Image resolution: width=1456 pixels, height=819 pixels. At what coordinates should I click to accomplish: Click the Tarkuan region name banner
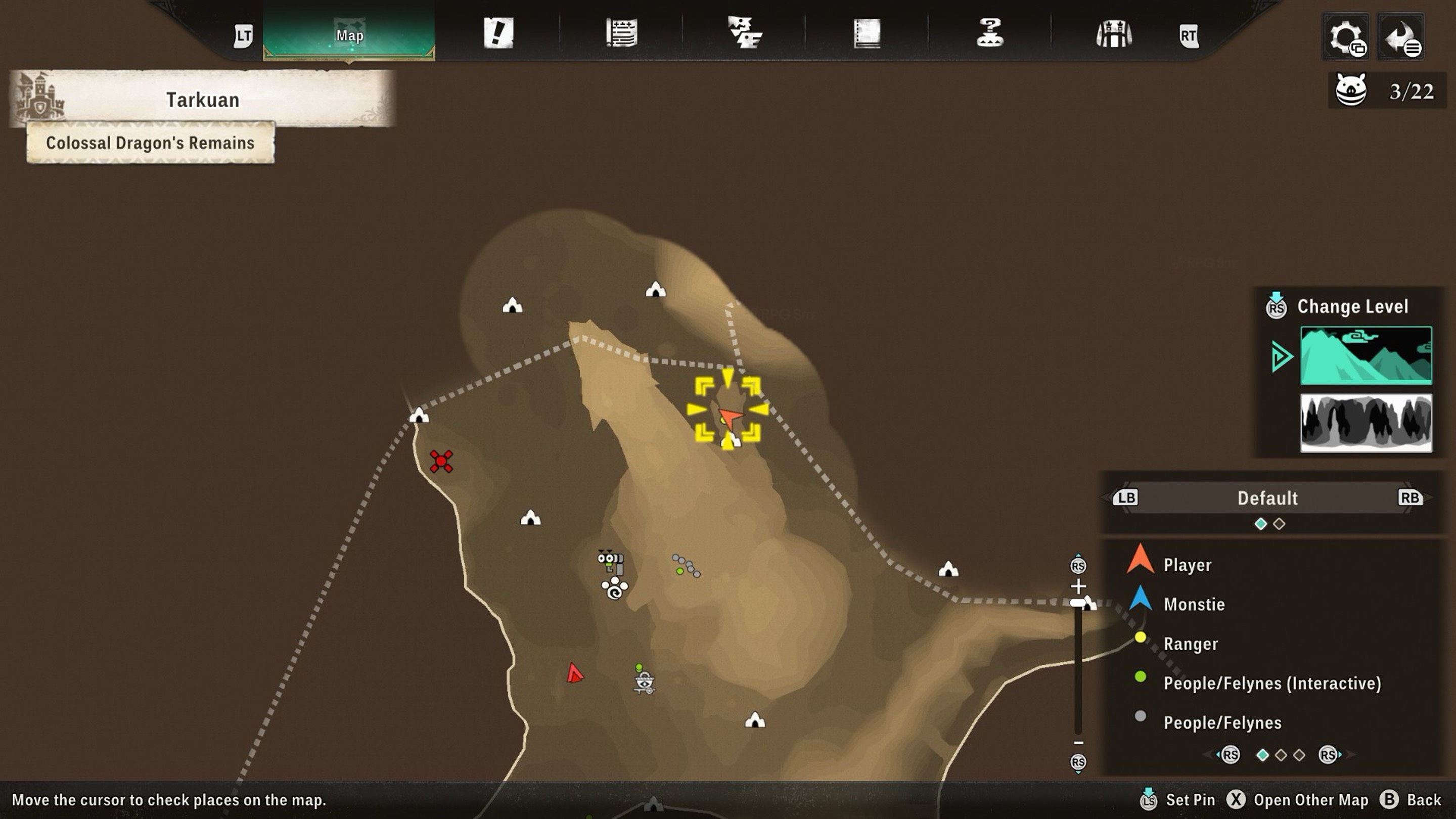coord(202,100)
